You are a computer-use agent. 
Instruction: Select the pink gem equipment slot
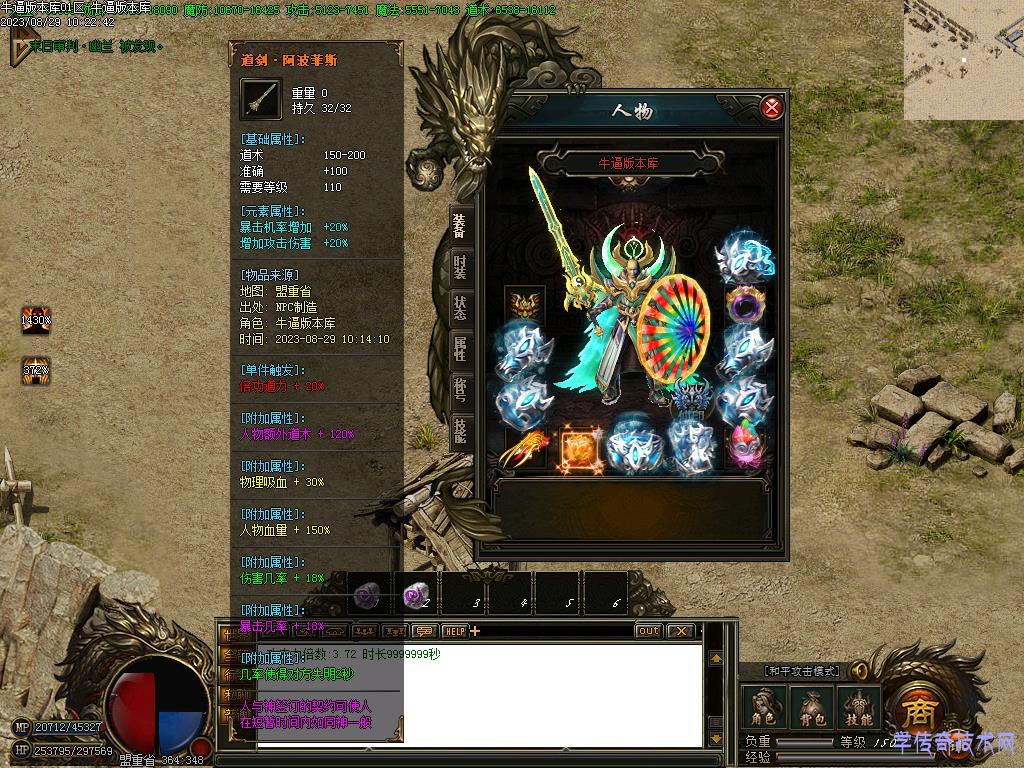[x=744, y=448]
